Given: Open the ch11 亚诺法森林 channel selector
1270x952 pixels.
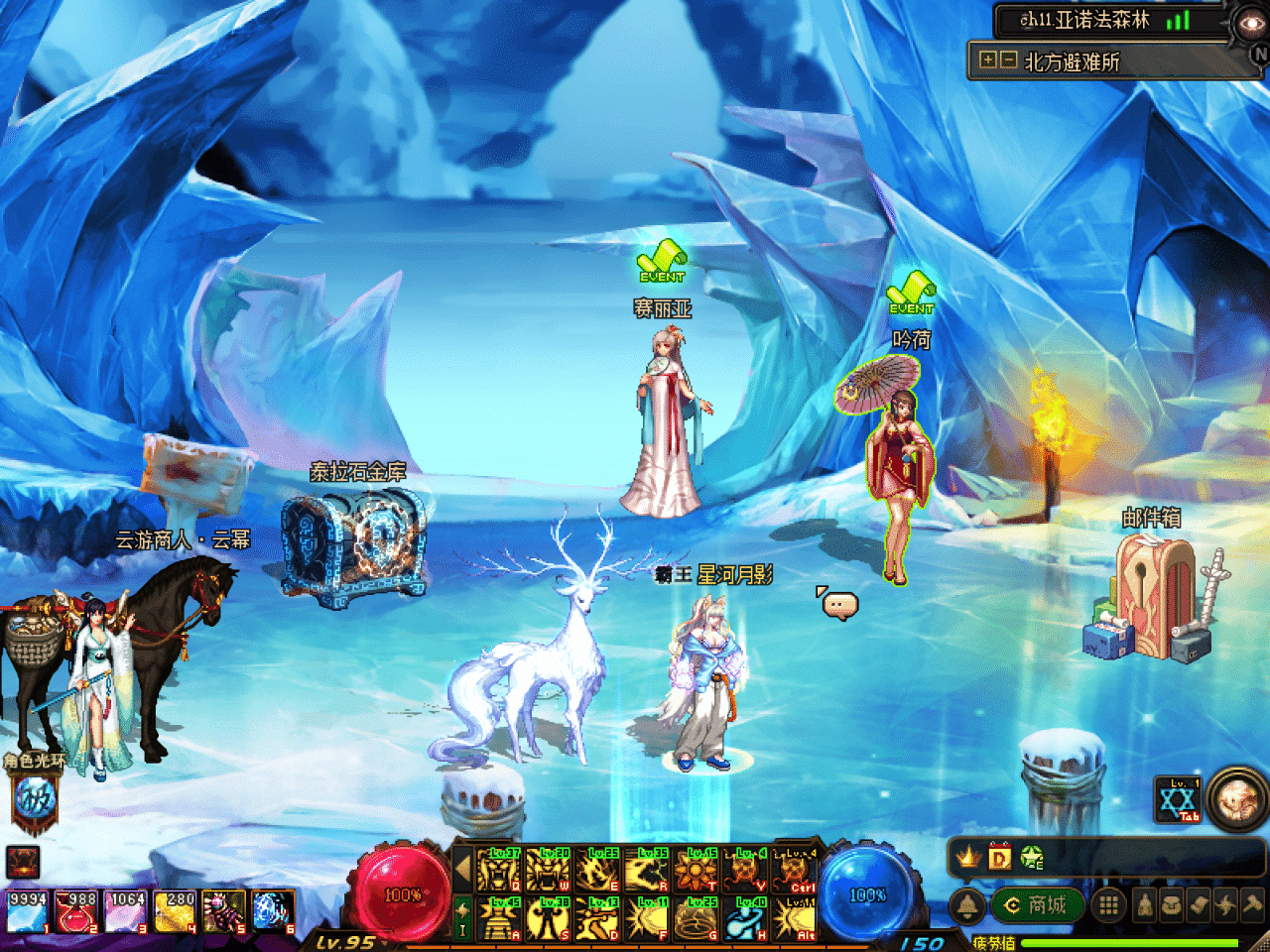Looking at the screenshot, I should (1084, 20).
